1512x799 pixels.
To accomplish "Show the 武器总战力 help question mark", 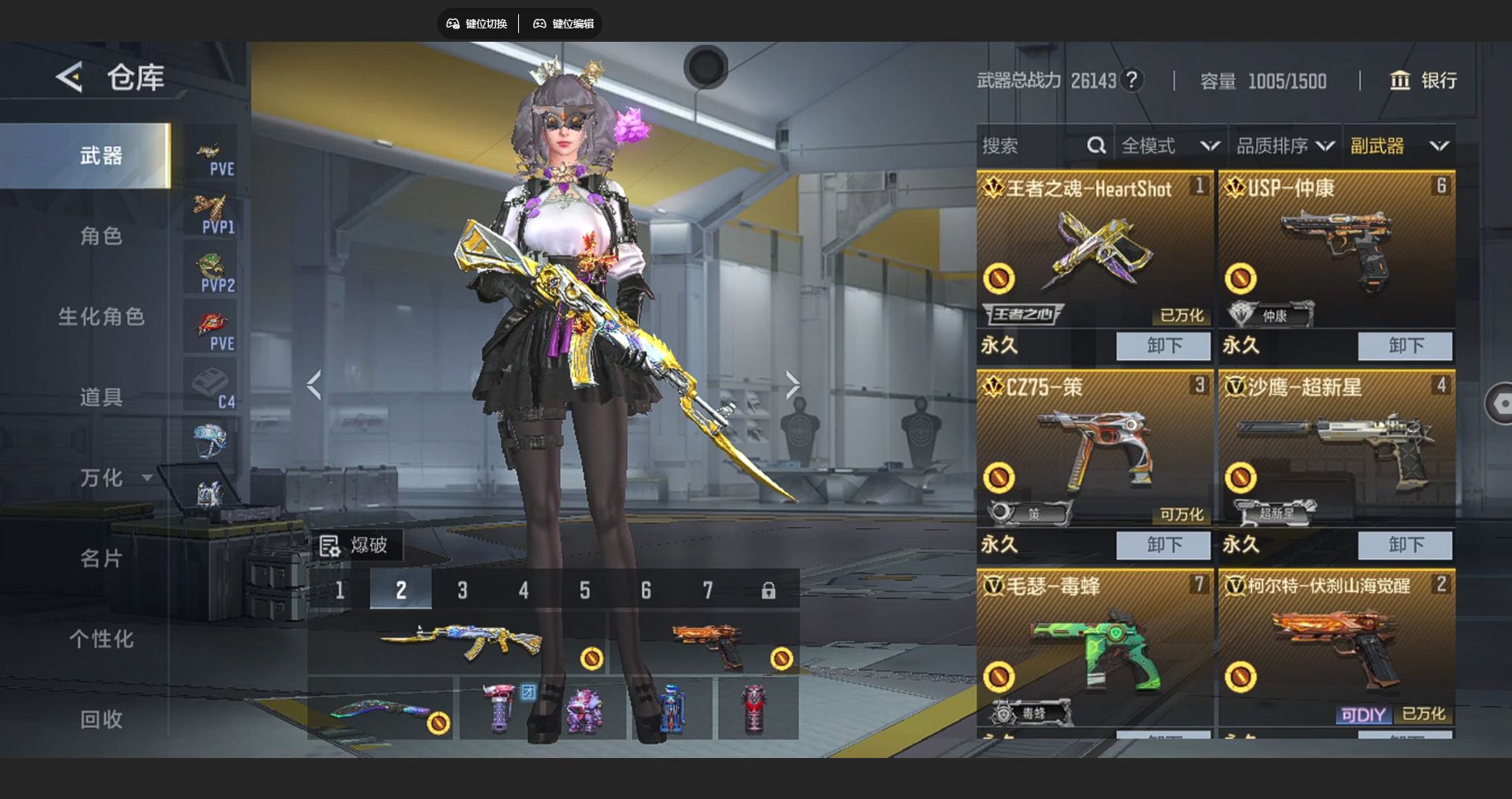I will (1132, 80).
